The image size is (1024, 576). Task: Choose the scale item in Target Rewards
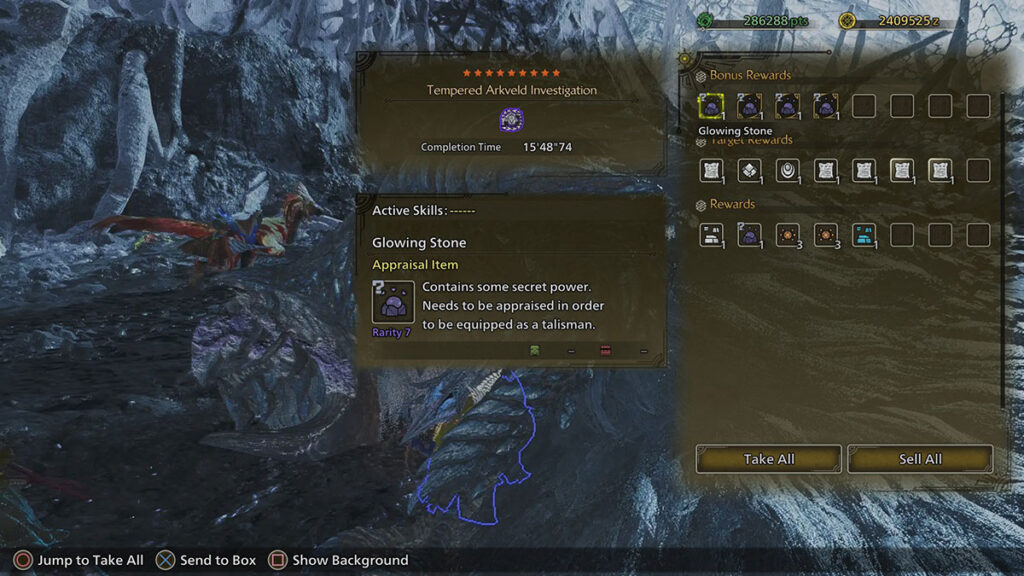749,171
